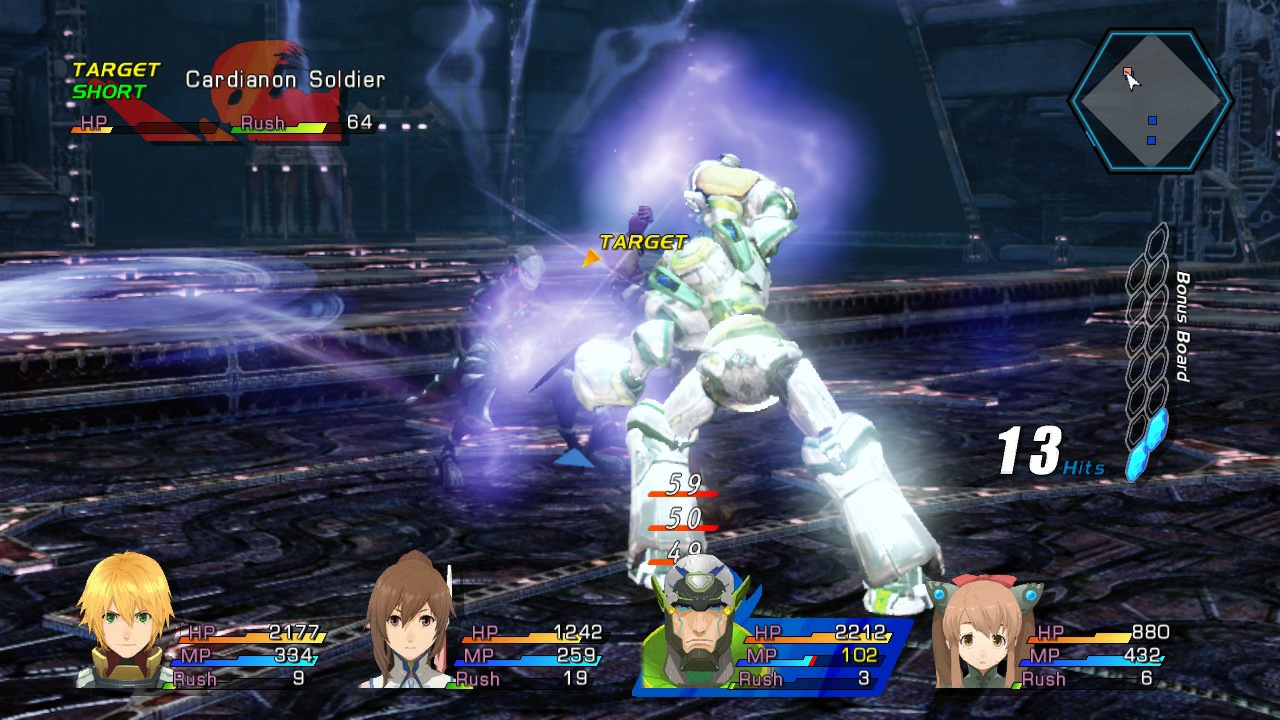Click the Cardianon Soldier name label
The image size is (1280, 720).
point(287,77)
